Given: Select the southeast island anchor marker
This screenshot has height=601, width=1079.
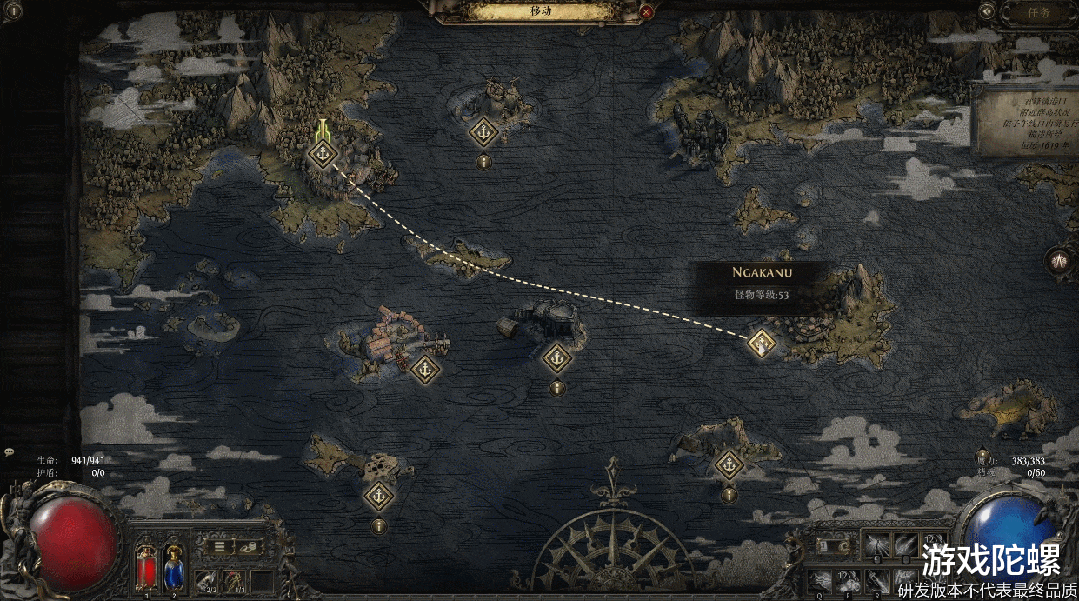Looking at the screenshot, I should (x=729, y=464).
